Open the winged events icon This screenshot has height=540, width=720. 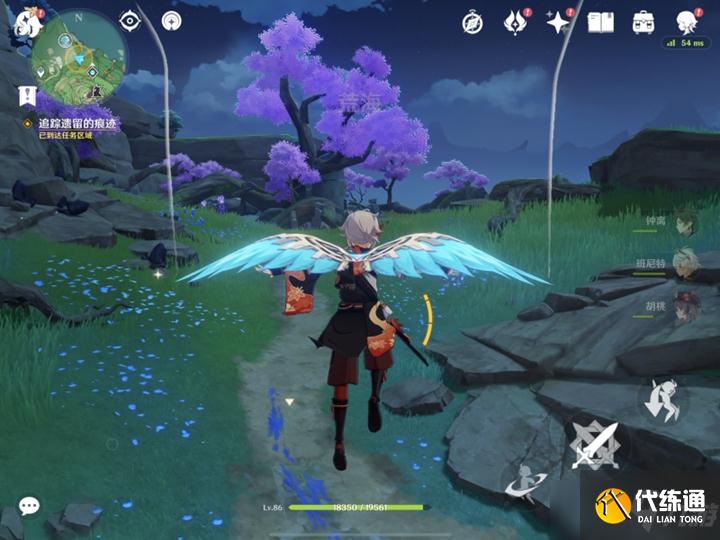(515, 21)
